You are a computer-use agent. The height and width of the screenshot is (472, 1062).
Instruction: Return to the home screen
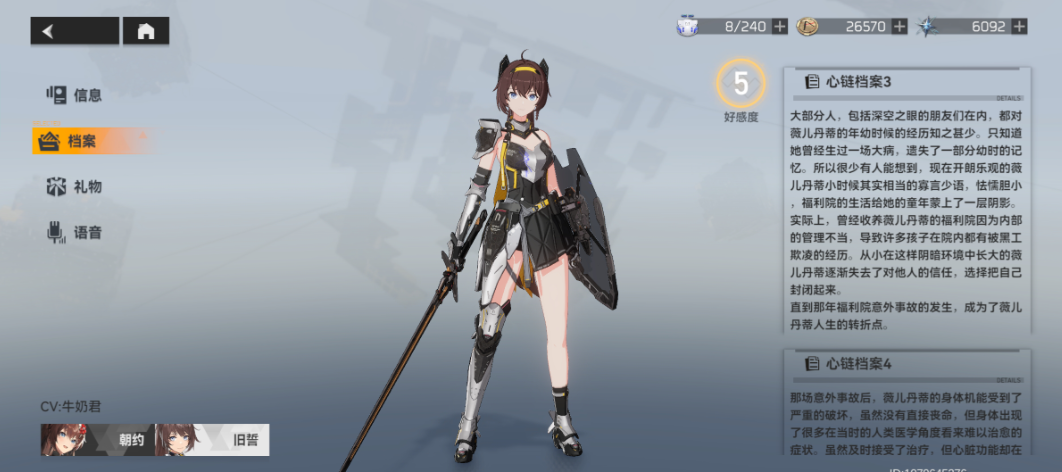(146, 31)
